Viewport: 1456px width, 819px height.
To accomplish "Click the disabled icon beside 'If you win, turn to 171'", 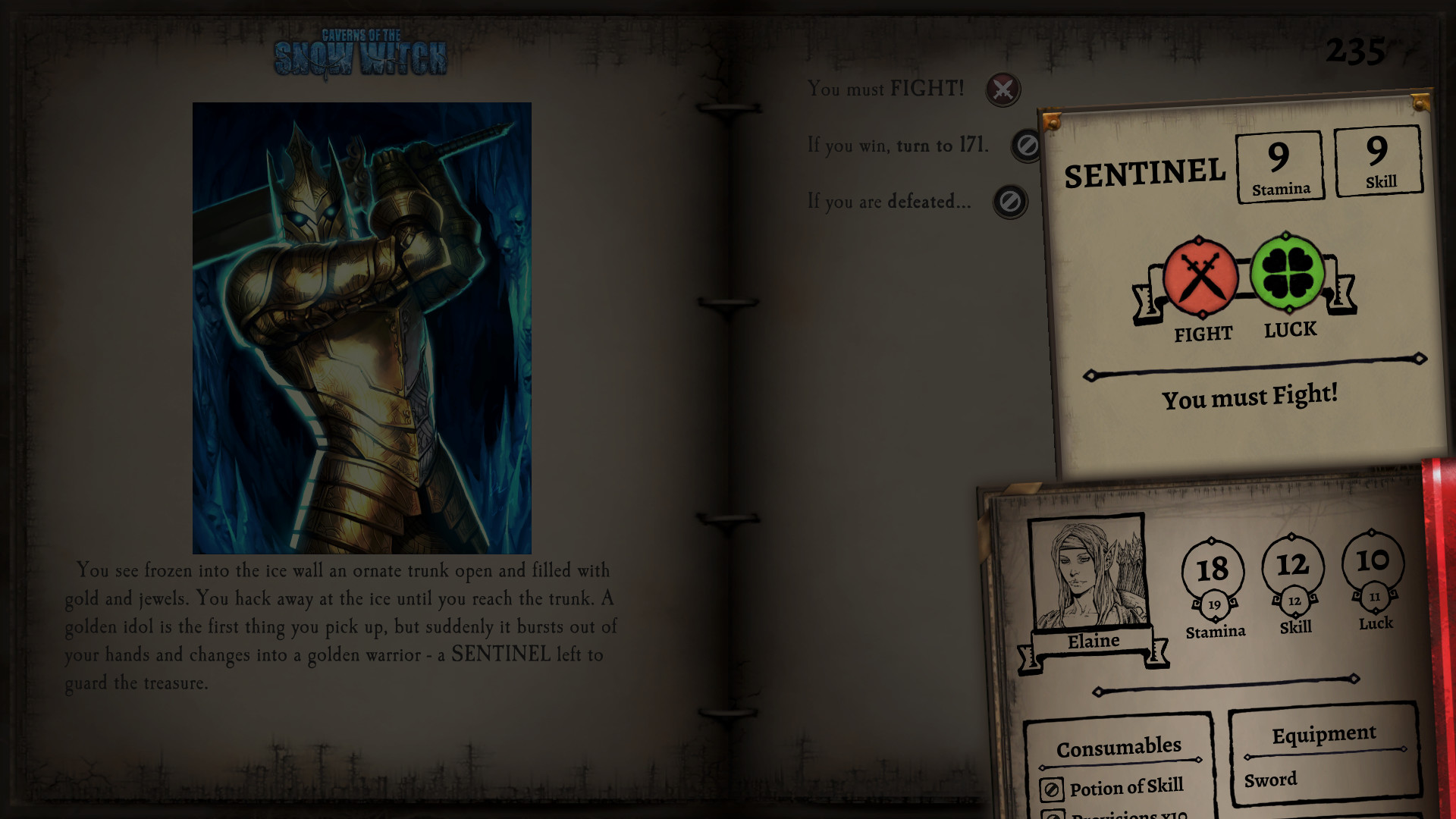I will coord(1025,146).
